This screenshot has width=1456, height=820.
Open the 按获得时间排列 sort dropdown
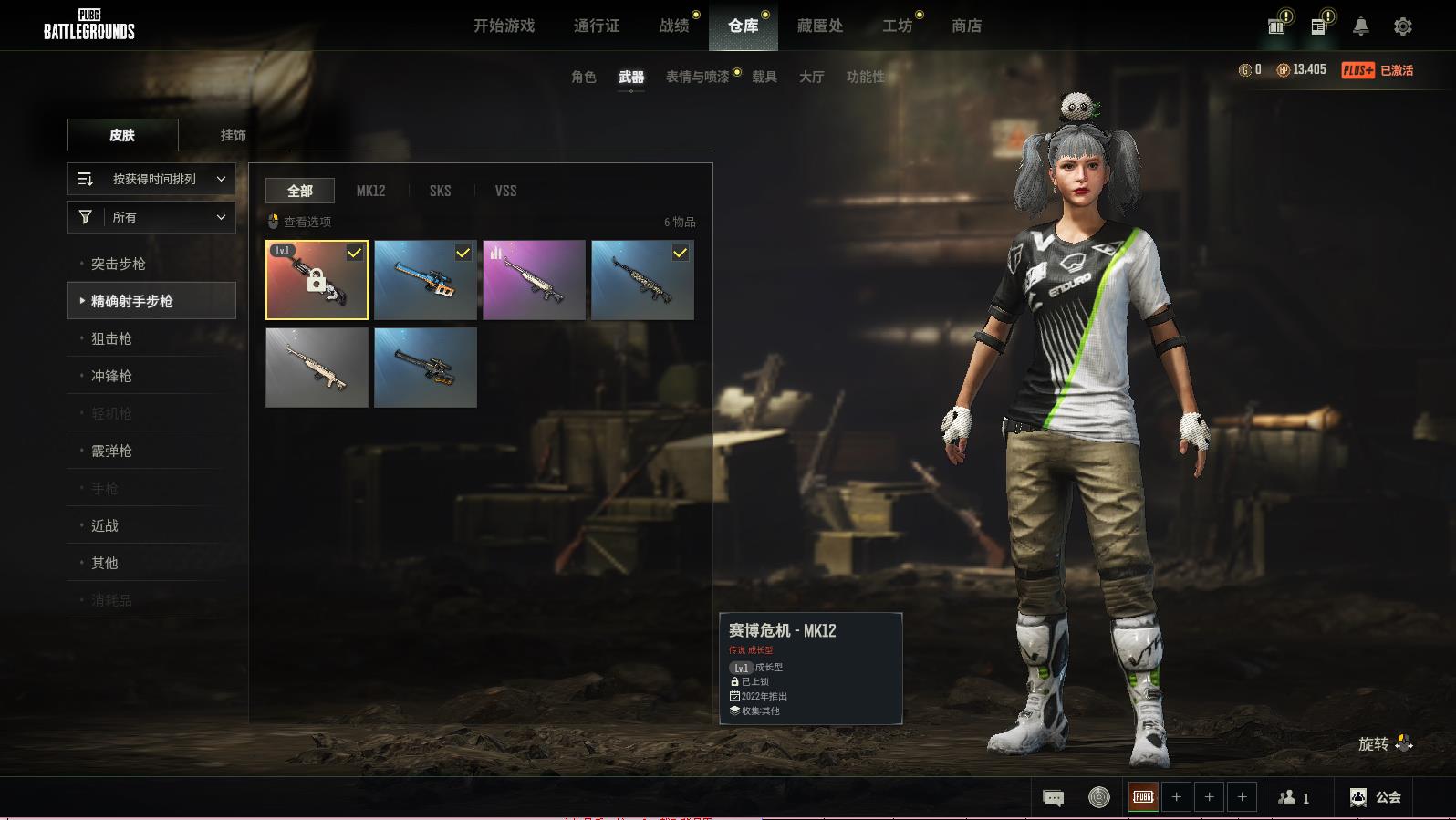point(151,179)
